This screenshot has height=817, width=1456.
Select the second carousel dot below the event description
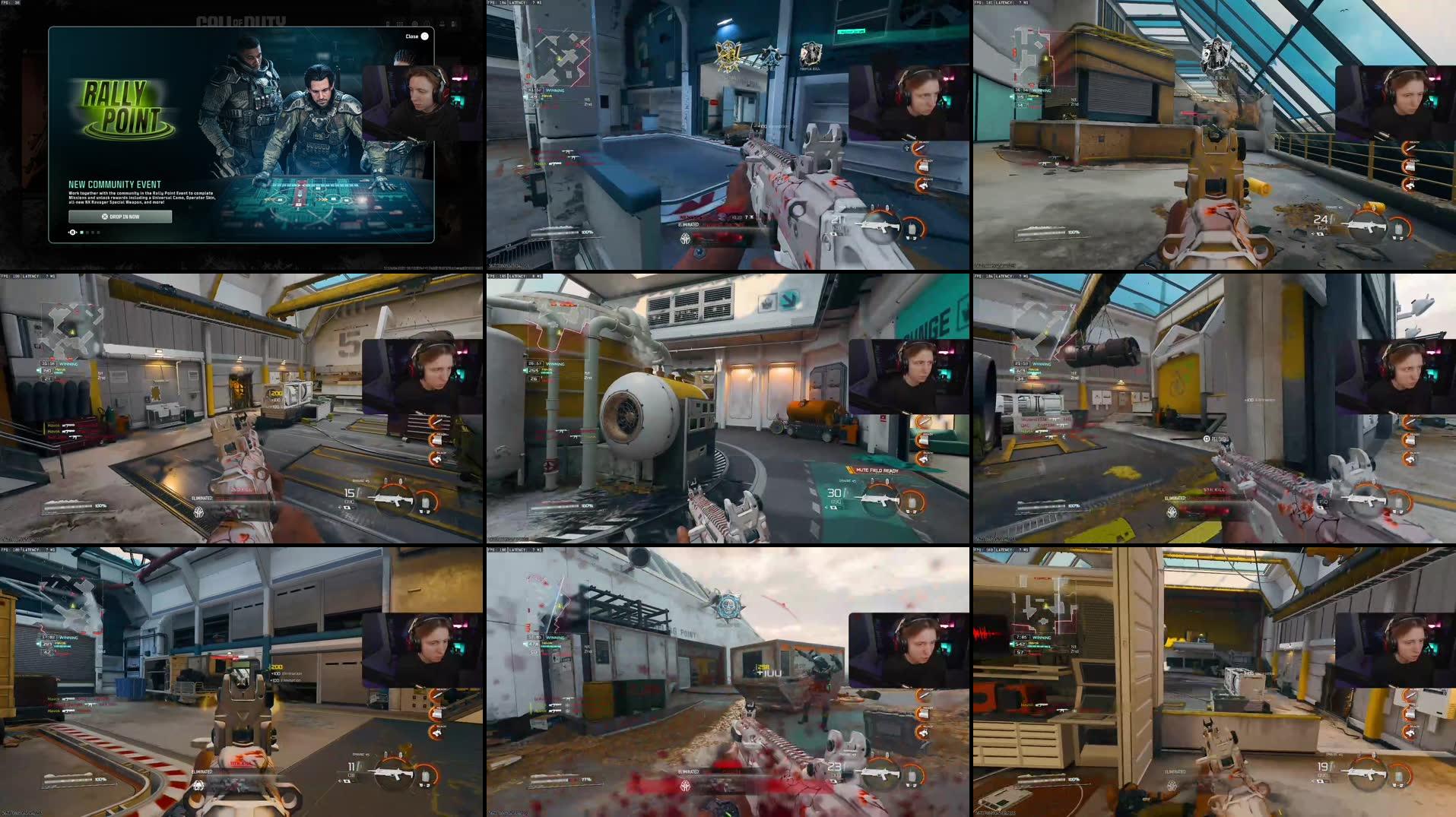(x=87, y=233)
